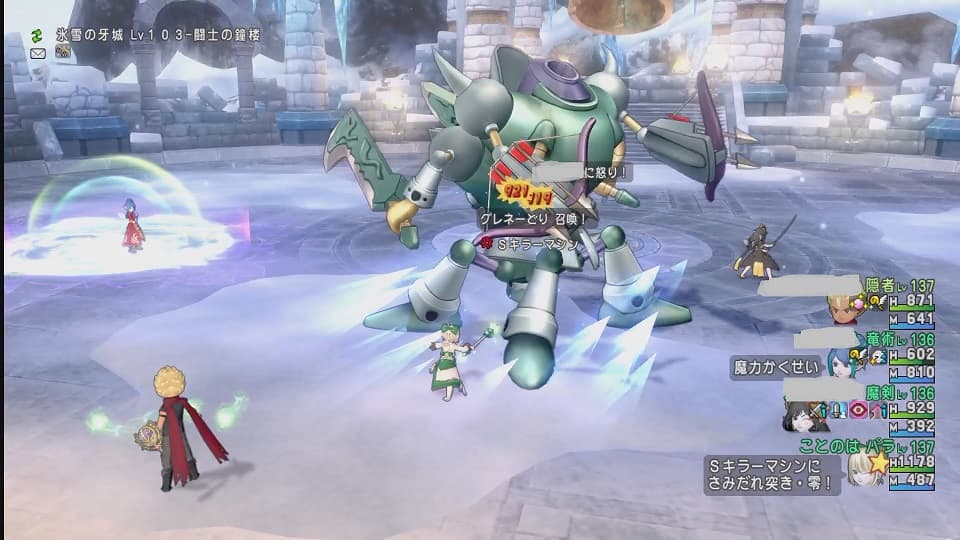
Task: Select the ことのは paladin portrait
Action: pos(859,468)
